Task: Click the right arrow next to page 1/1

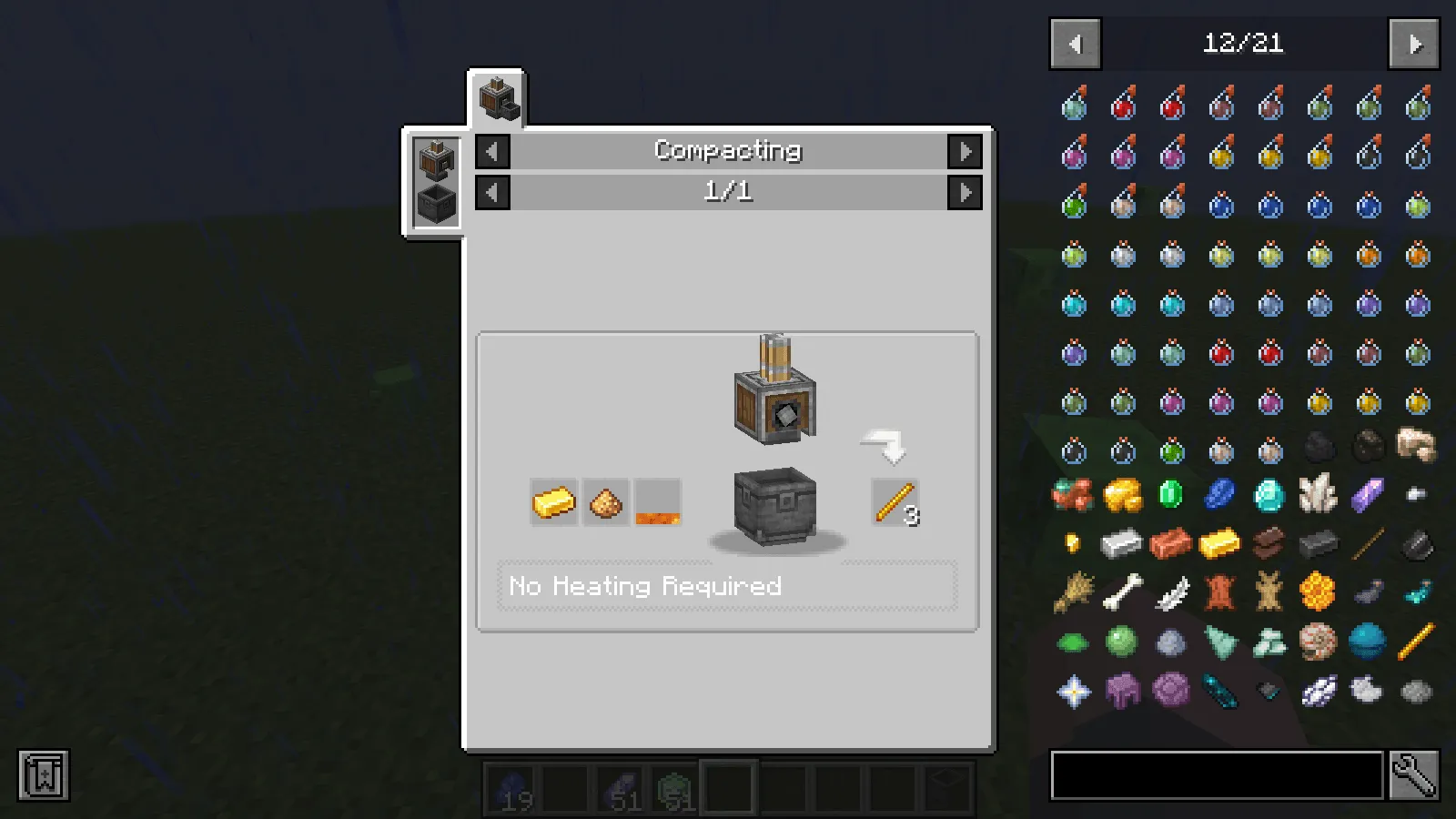Action: (x=966, y=192)
